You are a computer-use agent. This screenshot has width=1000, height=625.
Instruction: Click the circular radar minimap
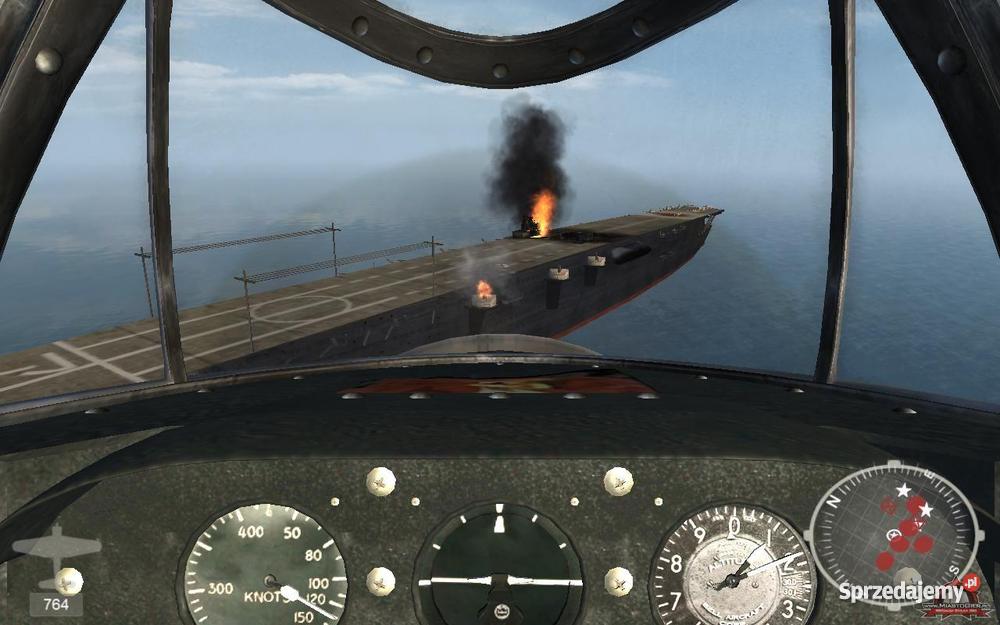894,523
